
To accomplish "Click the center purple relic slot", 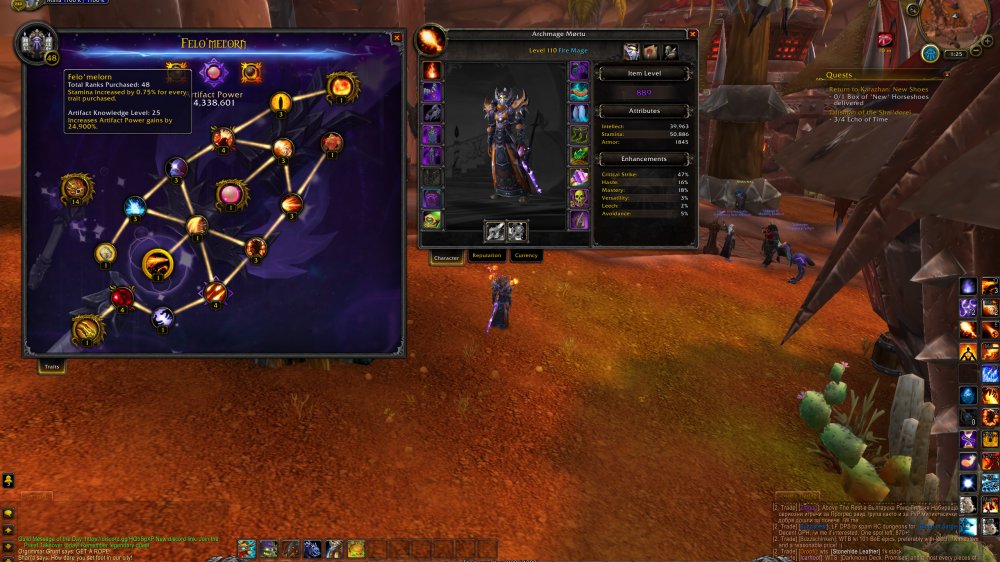I will coord(213,72).
